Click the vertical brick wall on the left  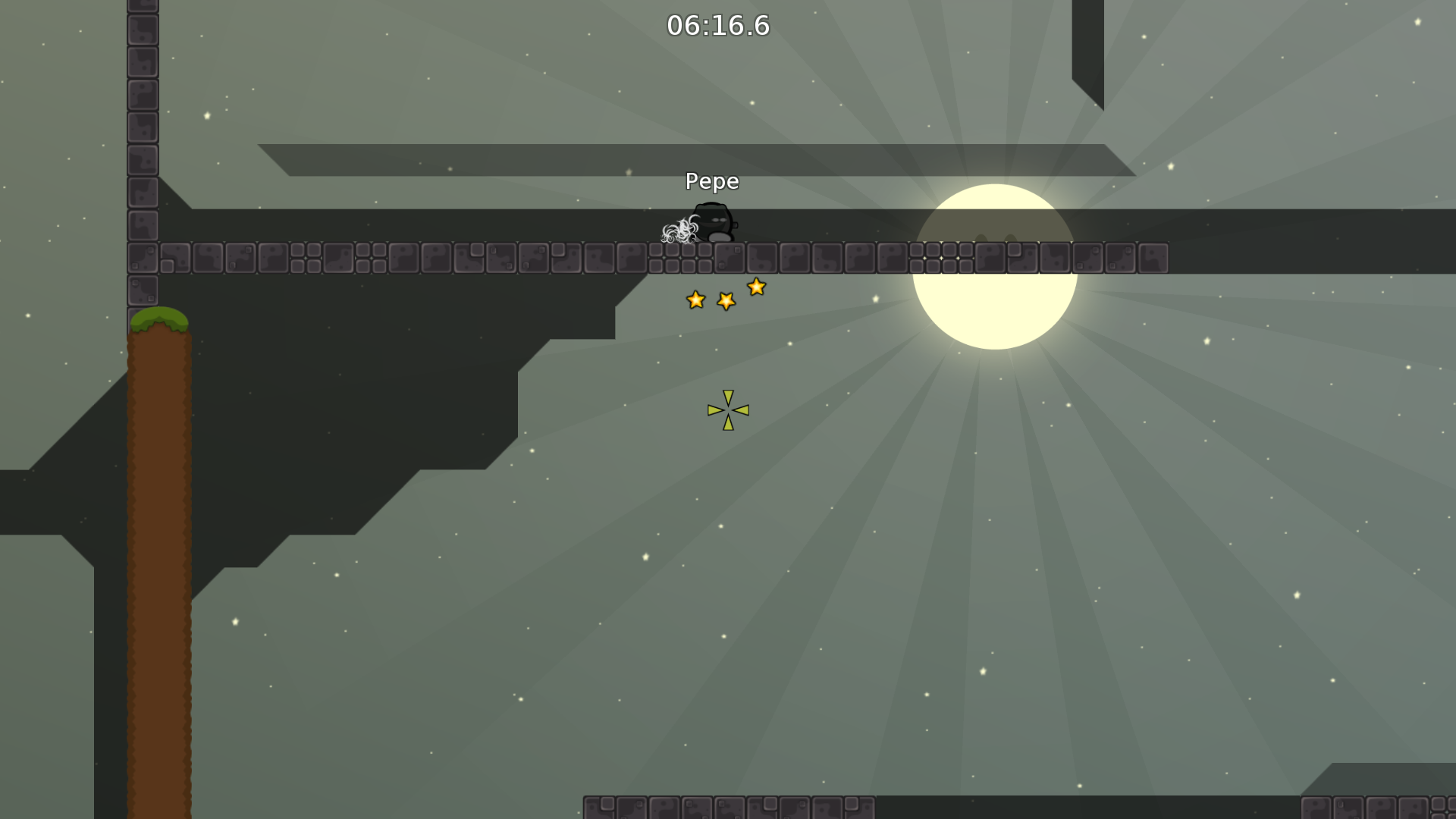pyautogui.click(x=141, y=152)
